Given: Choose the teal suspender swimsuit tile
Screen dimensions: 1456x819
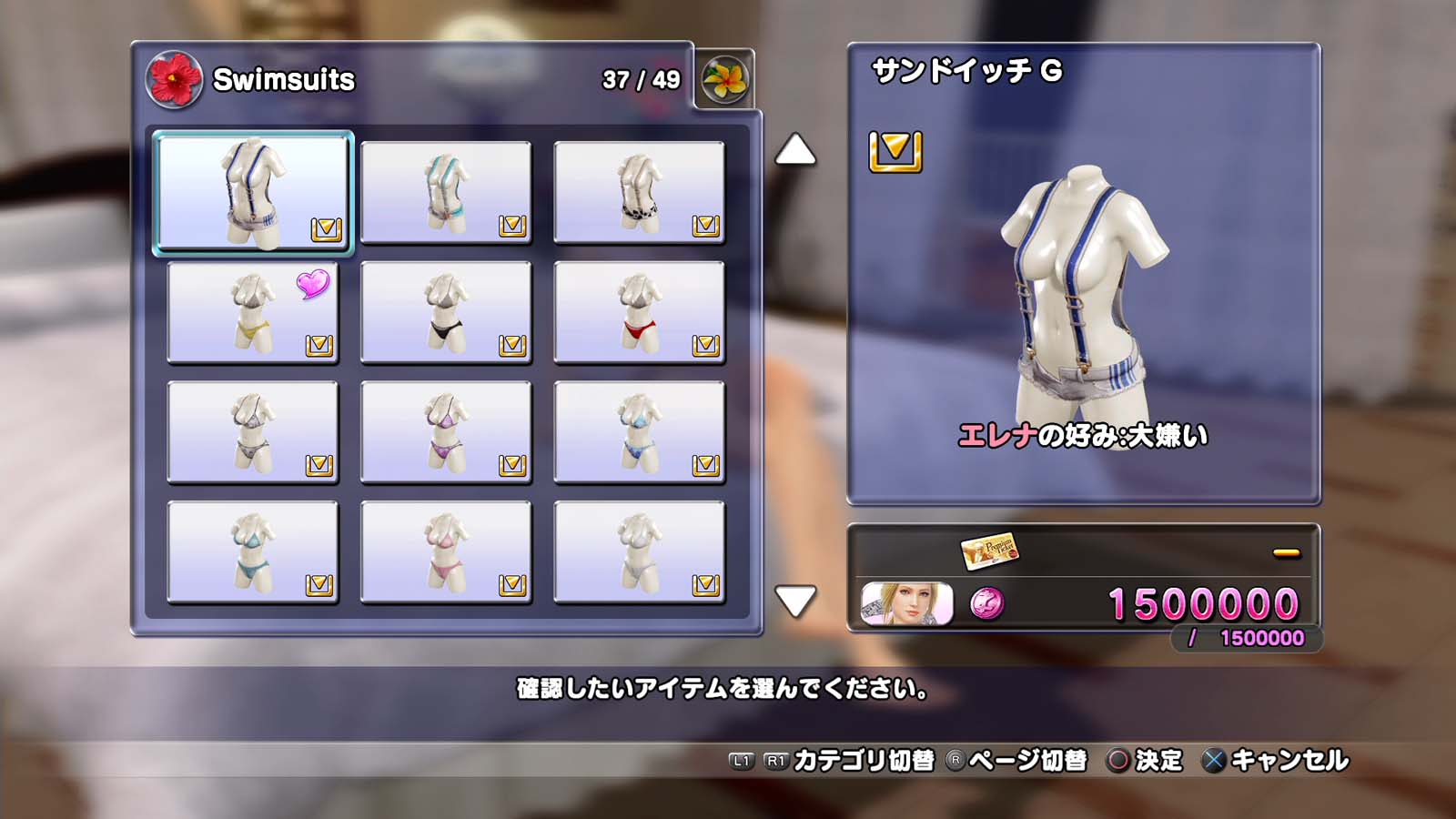Looking at the screenshot, I should (446, 192).
